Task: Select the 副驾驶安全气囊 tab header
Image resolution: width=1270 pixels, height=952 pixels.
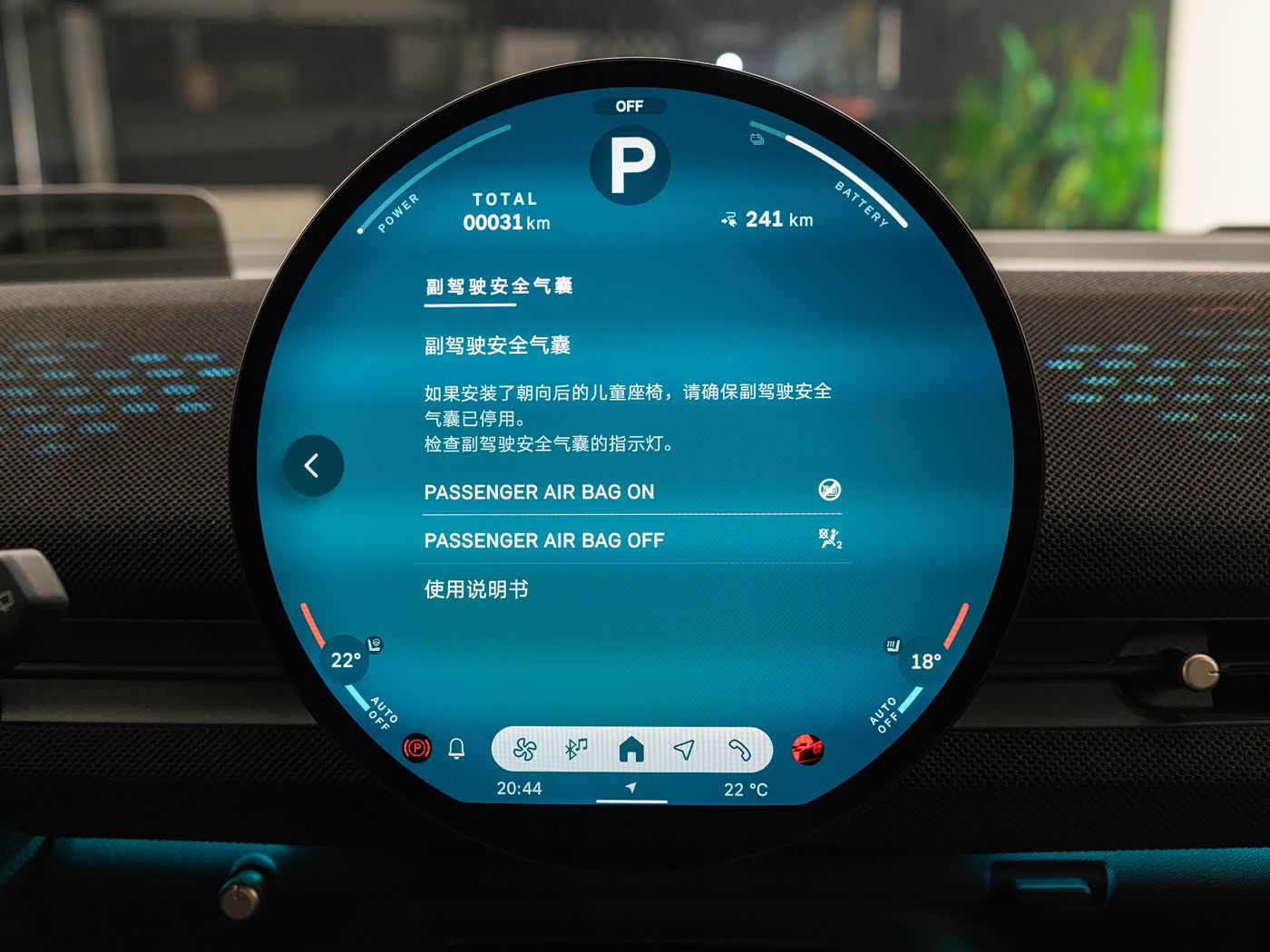Action: pos(499,287)
